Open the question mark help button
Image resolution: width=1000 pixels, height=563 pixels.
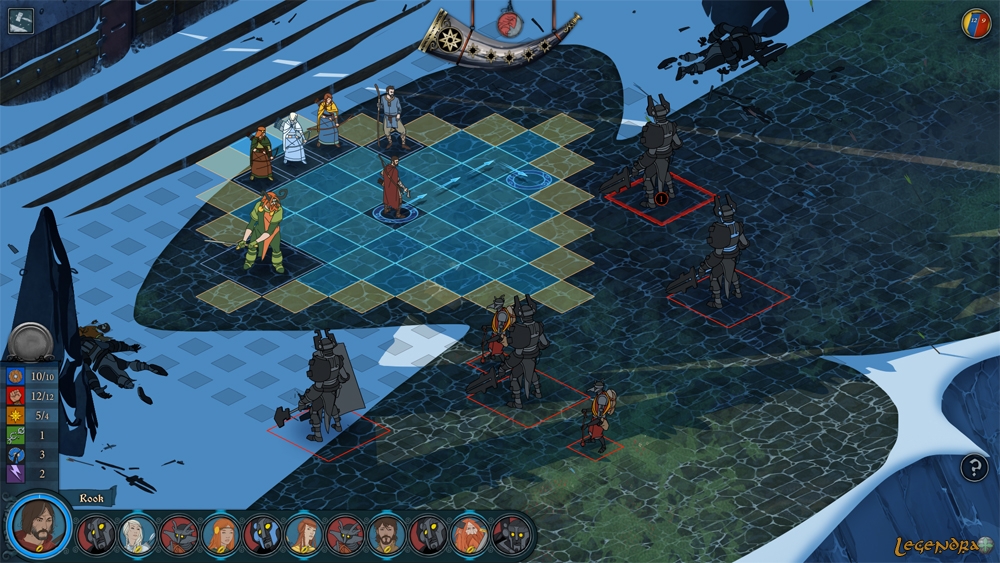click(x=974, y=467)
